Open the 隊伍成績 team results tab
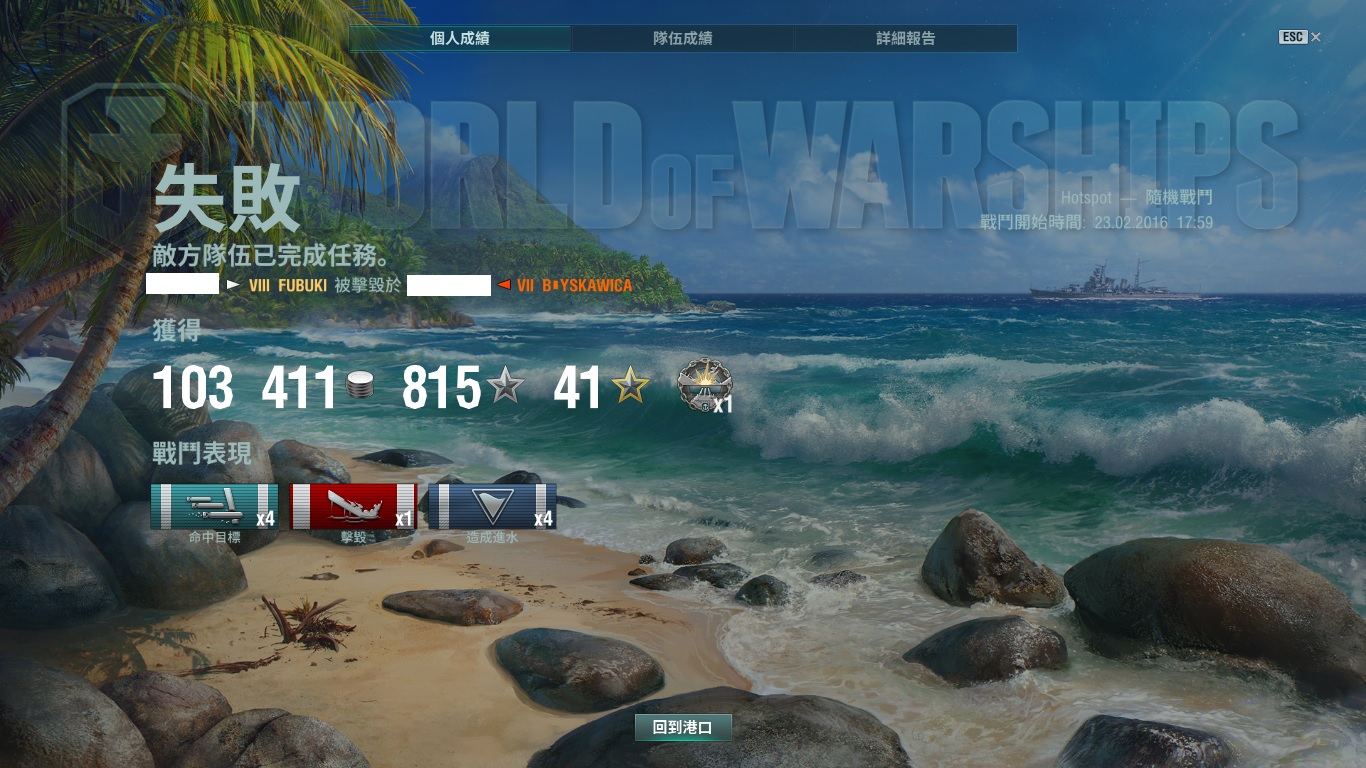 click(683, 39)
